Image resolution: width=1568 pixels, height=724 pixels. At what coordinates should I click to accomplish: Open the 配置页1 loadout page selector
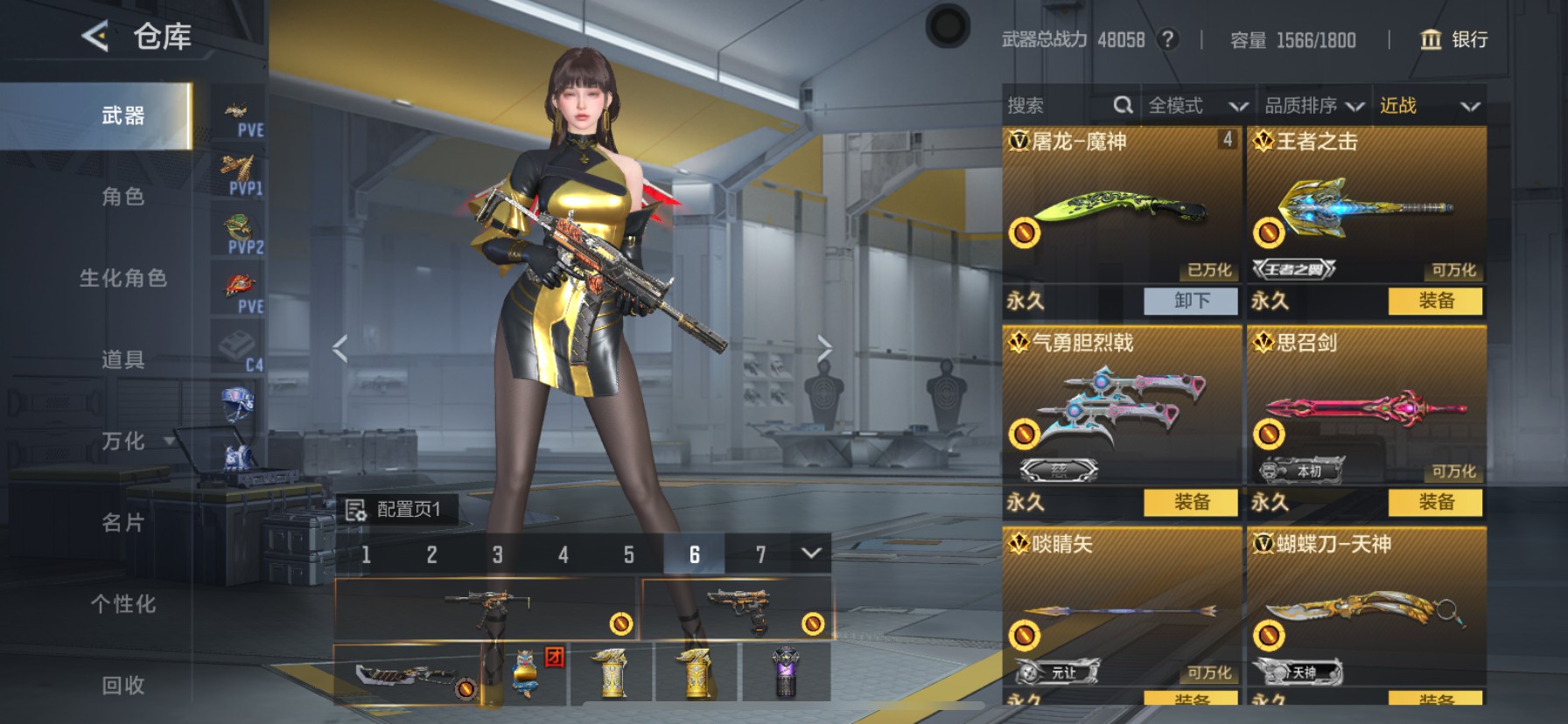tap(397, 509)
